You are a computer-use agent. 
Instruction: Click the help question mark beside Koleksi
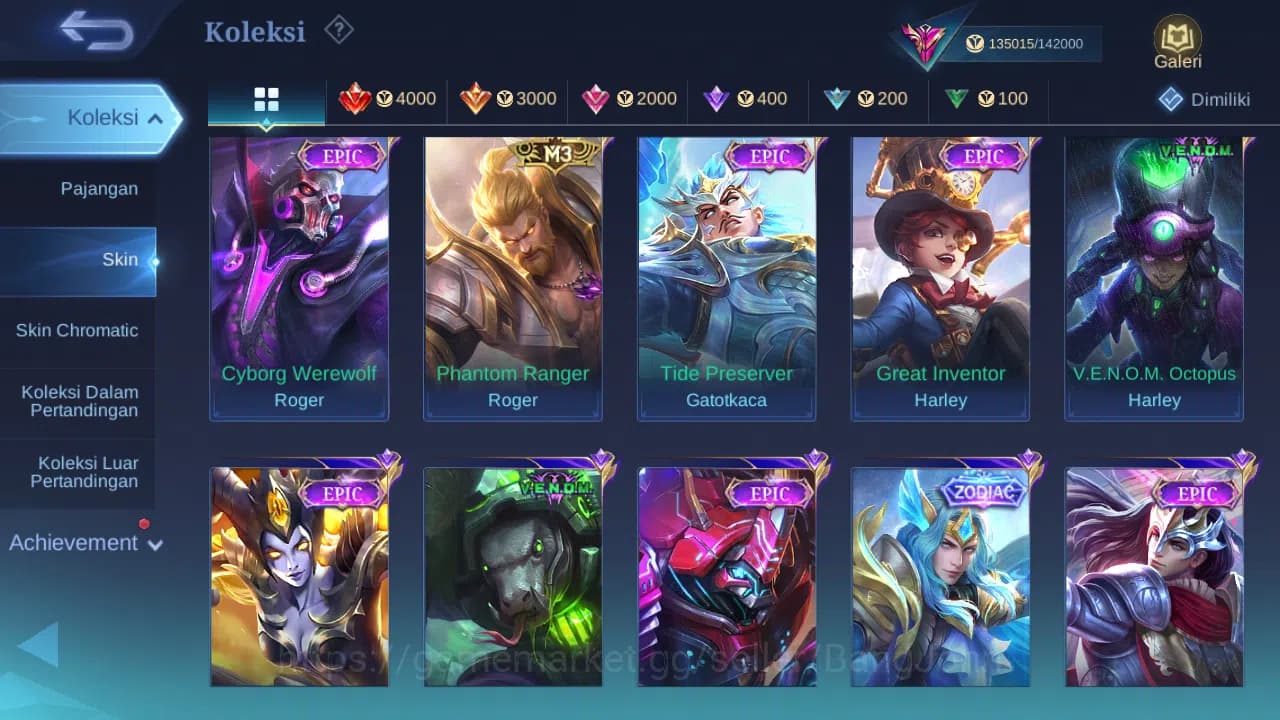coord(338,30)
